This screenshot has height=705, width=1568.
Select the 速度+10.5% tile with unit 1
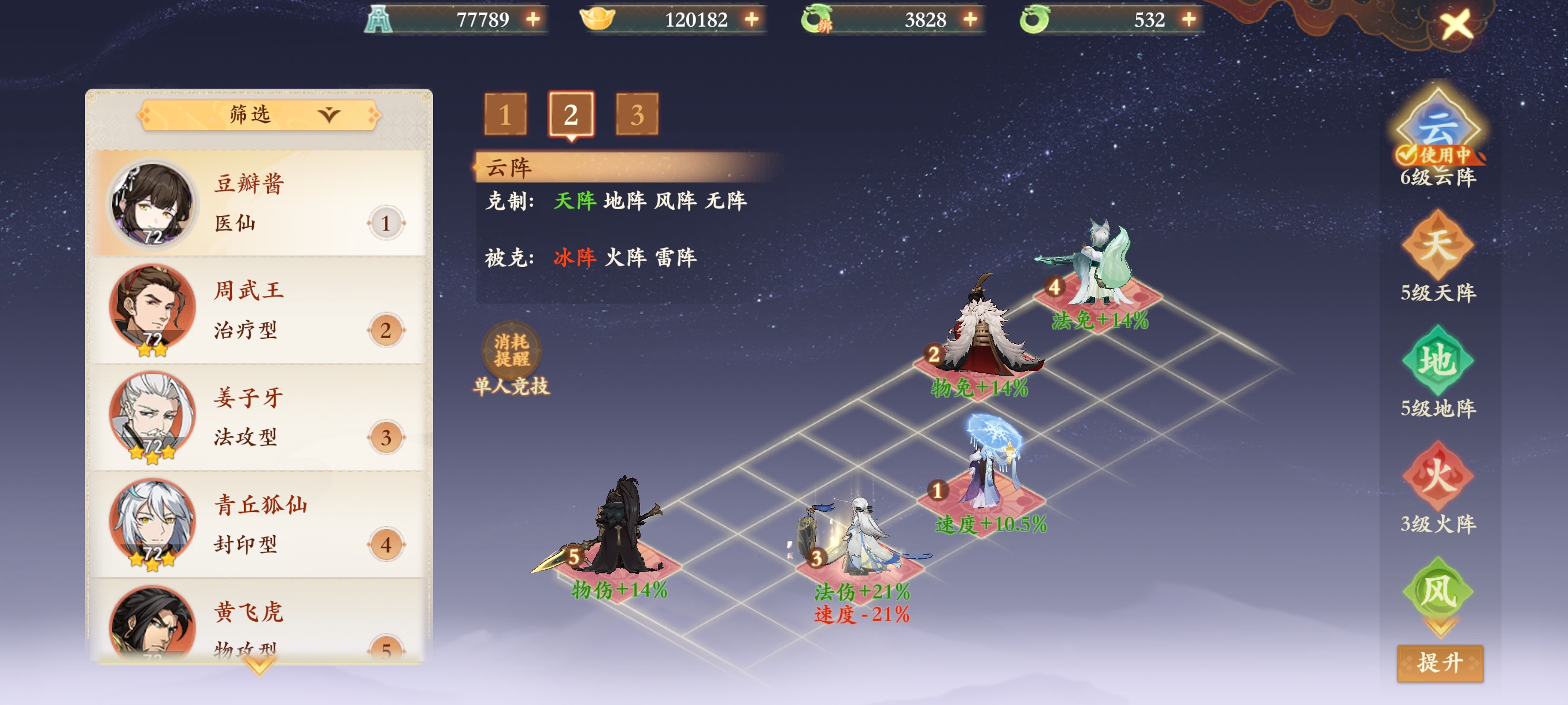point(981,498)
